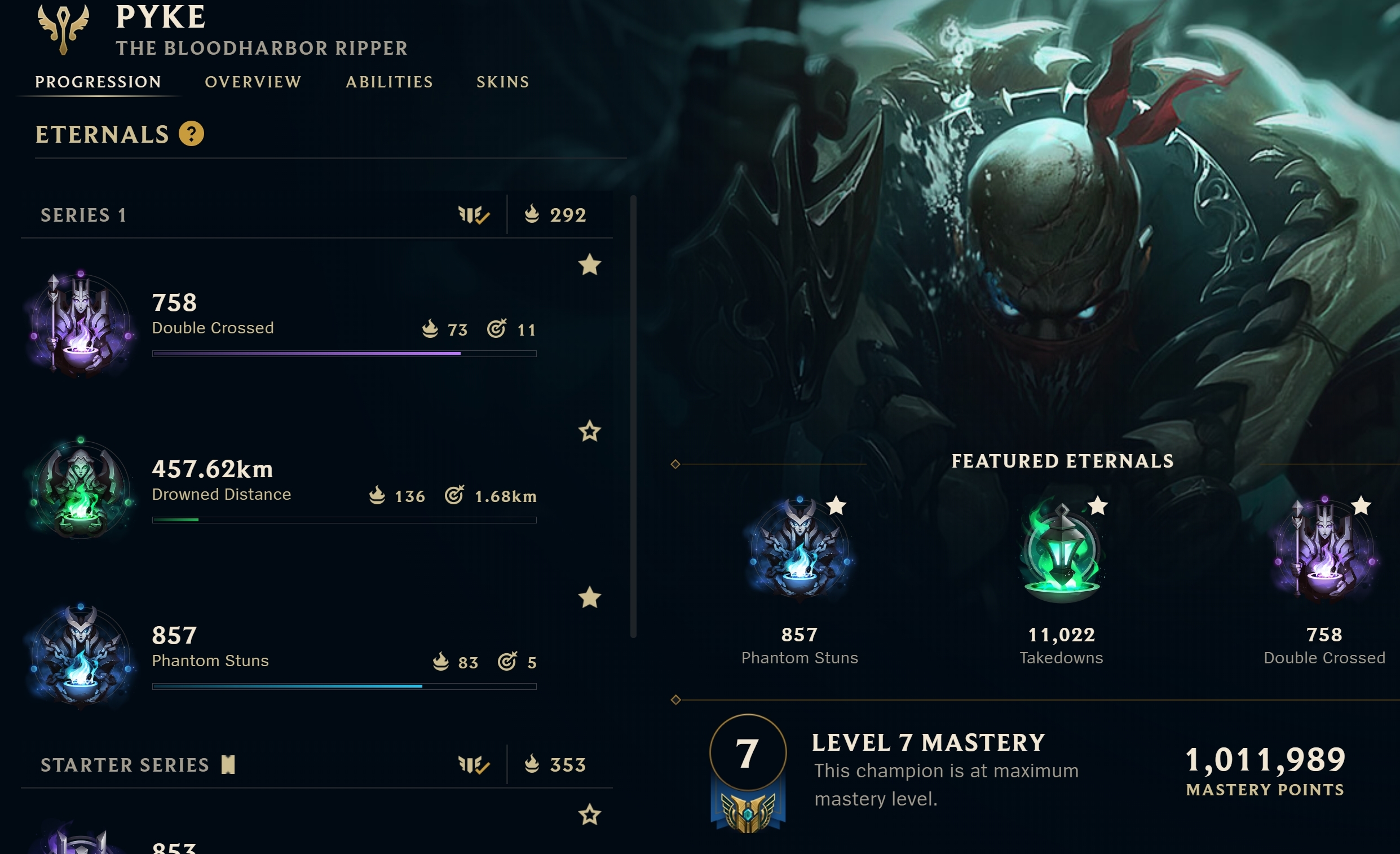Click the Phantom Stuns progress bar
This screenshot has height=854, width=1400.
click(343, 686)
